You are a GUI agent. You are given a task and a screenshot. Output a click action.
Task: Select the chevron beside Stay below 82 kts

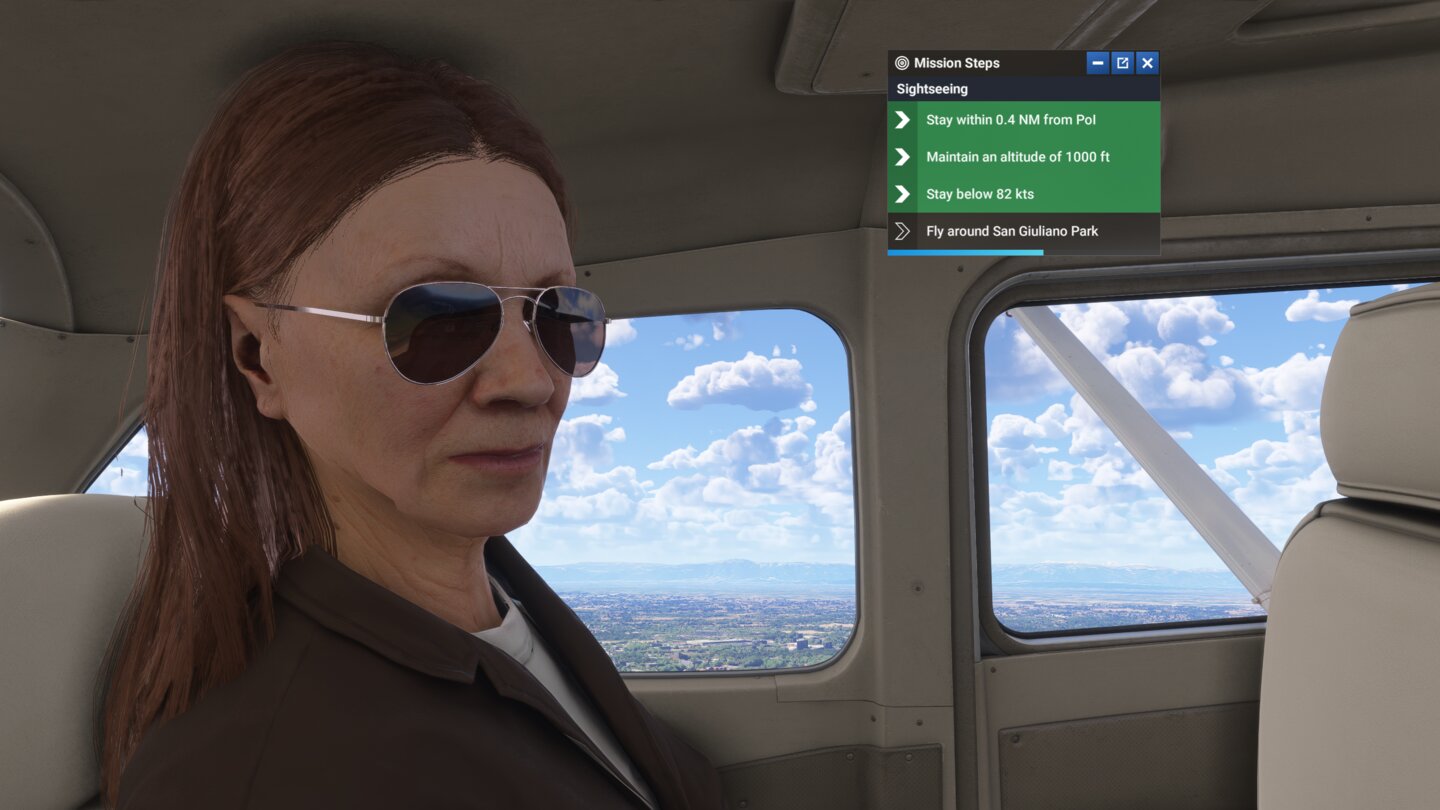901,193
